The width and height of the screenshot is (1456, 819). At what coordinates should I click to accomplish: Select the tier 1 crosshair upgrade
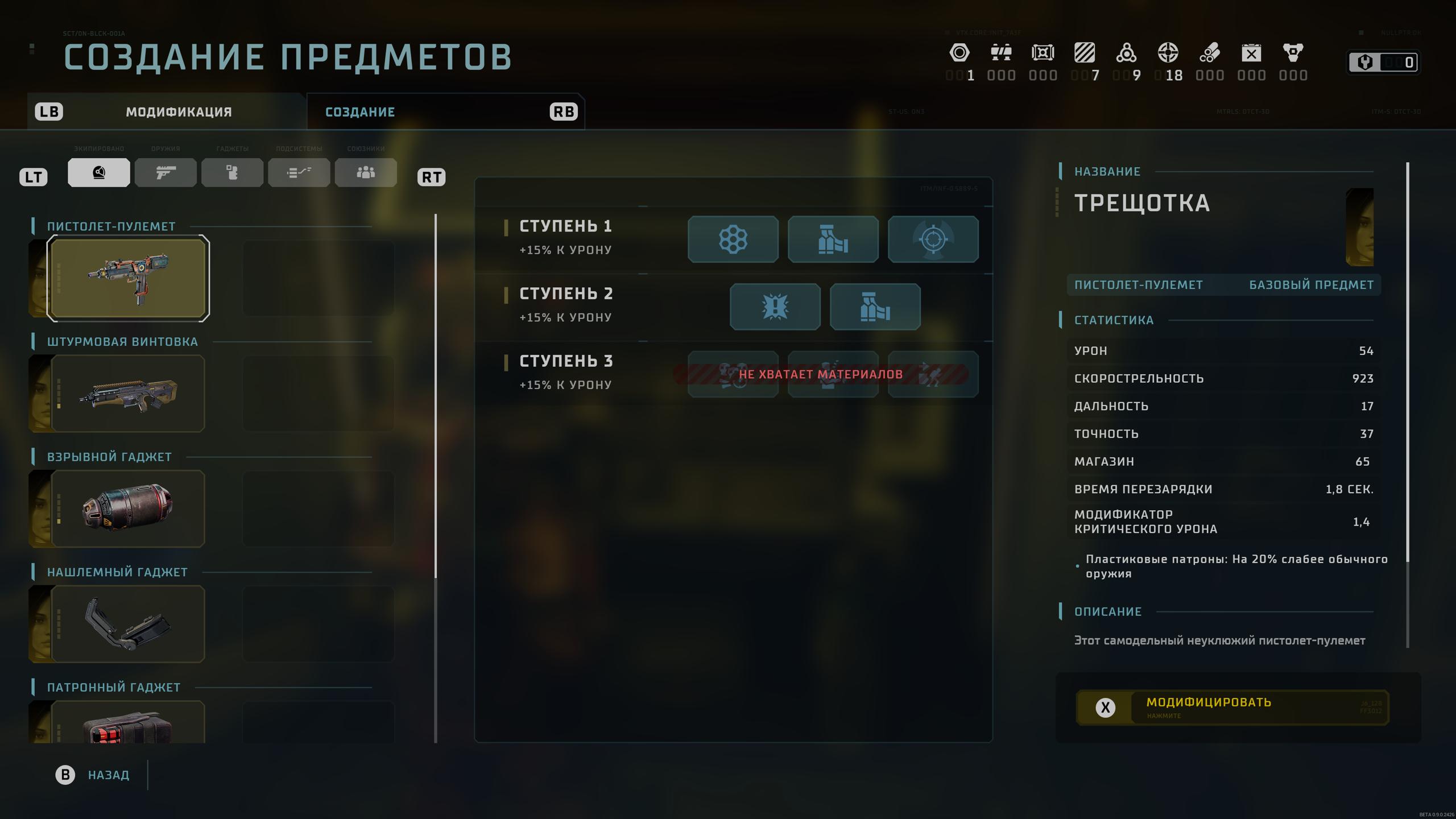pos(933,239)
